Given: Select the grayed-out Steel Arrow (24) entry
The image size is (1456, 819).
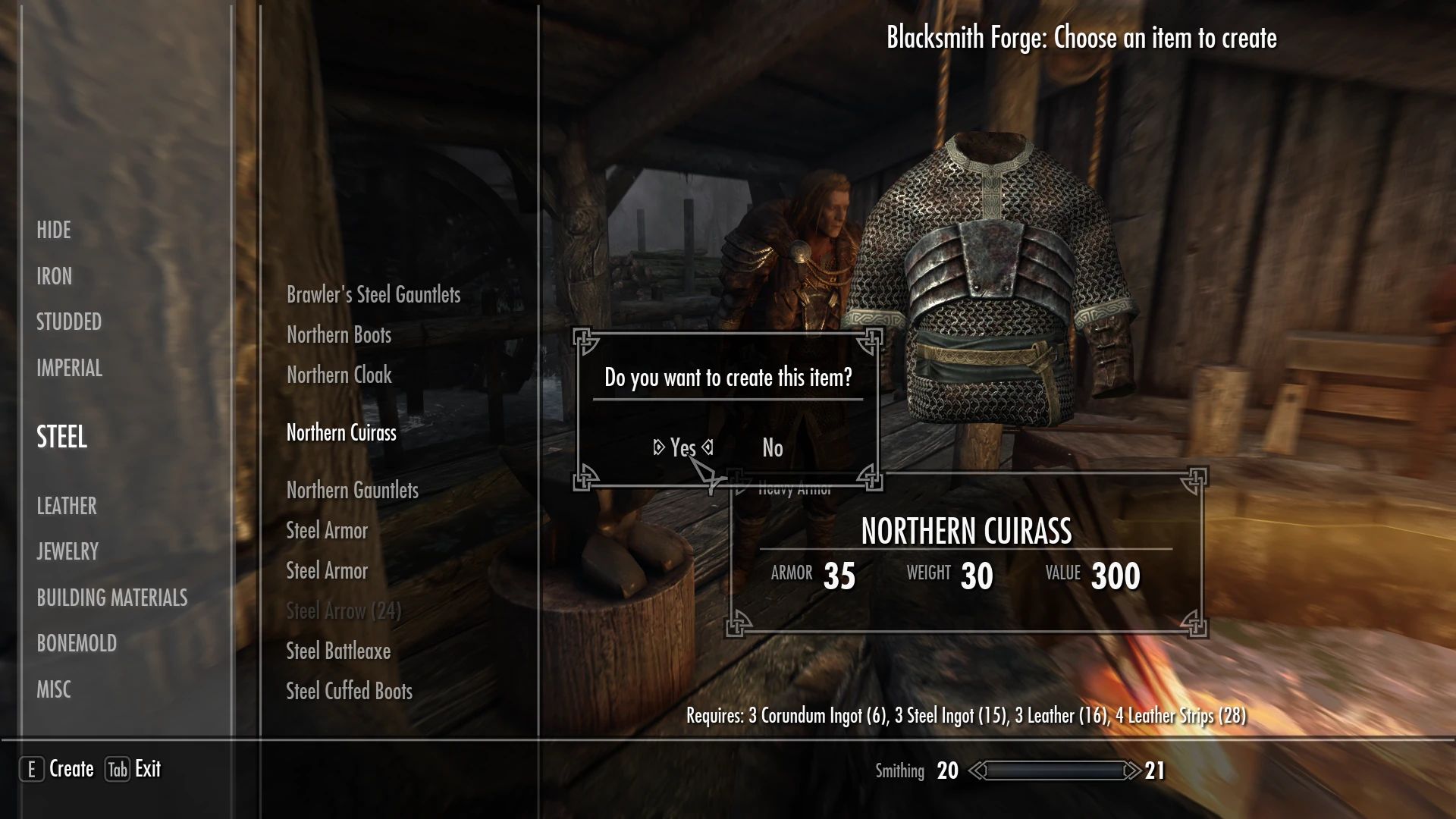Looking at the screenshot, I should (x=344, y=610).
